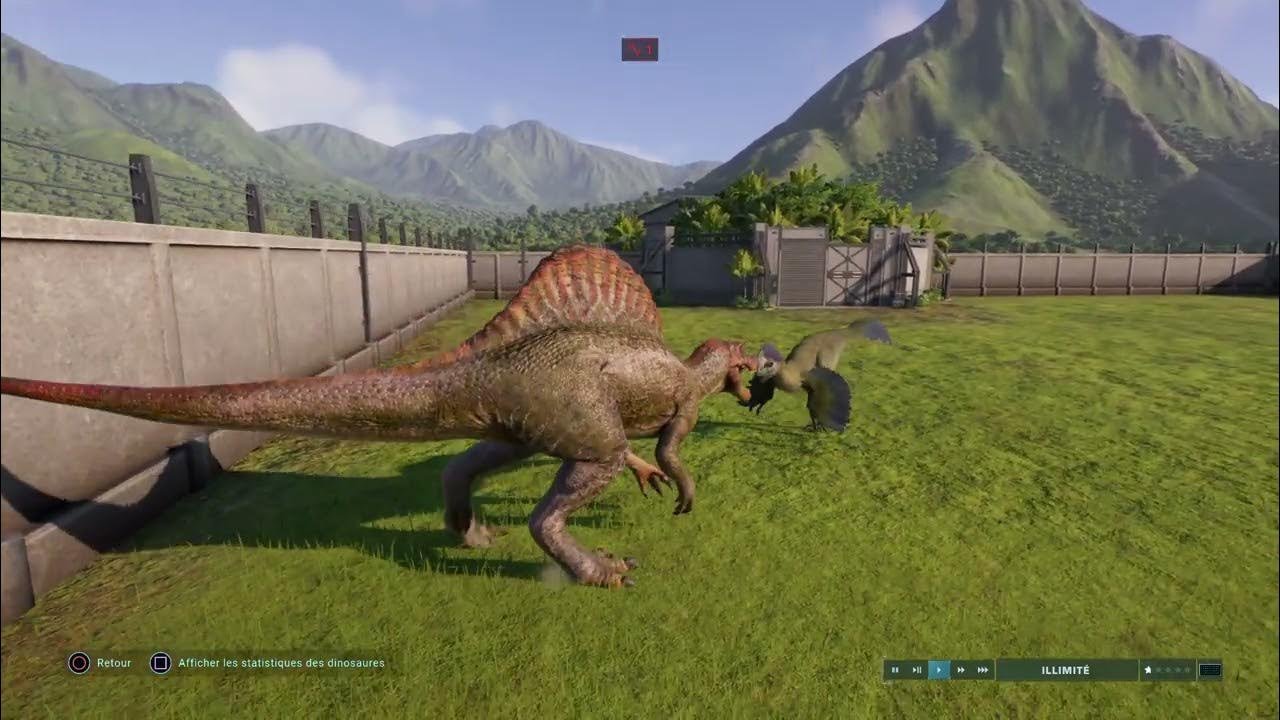Set the game speed to normal play
Viewport: 1280px width, 720px height.
(x=939, y=670)
